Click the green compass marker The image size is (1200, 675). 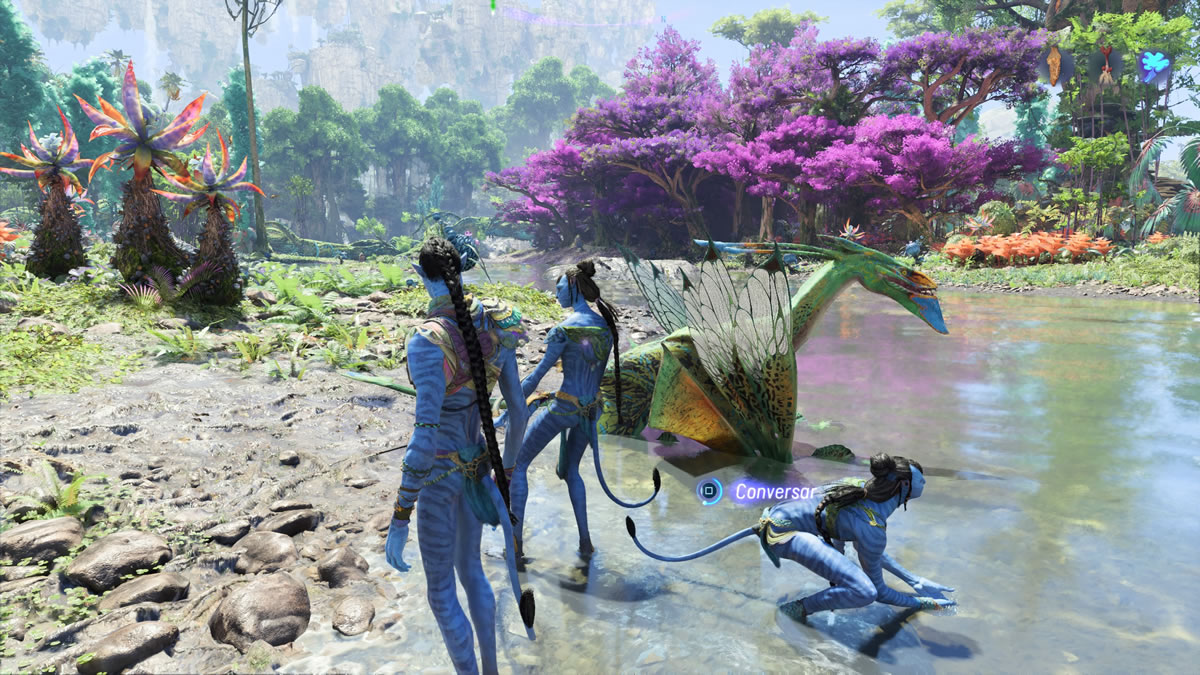pos(494,5)
